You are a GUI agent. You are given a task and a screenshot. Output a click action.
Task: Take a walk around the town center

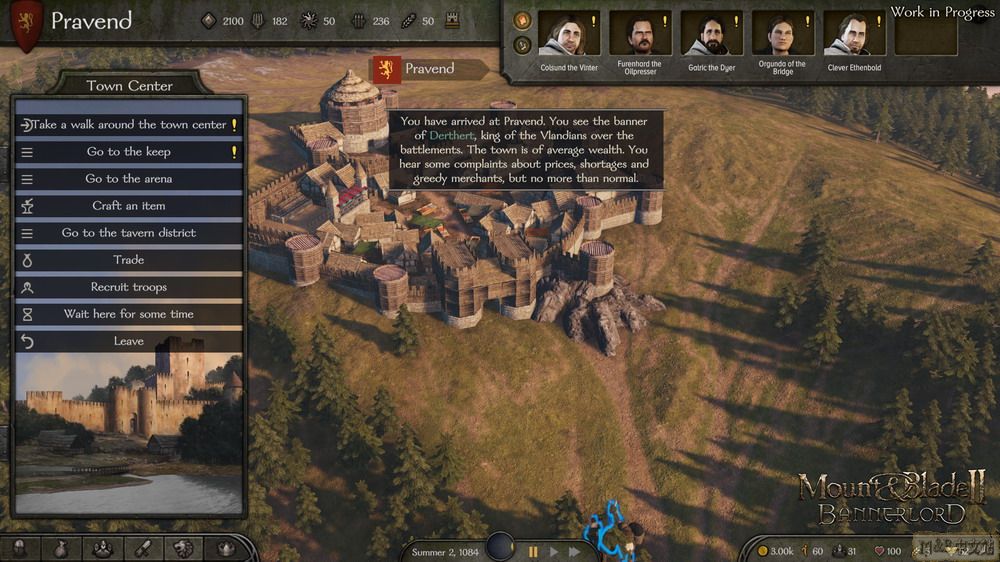pyautogui.click(x=129, y=125)
